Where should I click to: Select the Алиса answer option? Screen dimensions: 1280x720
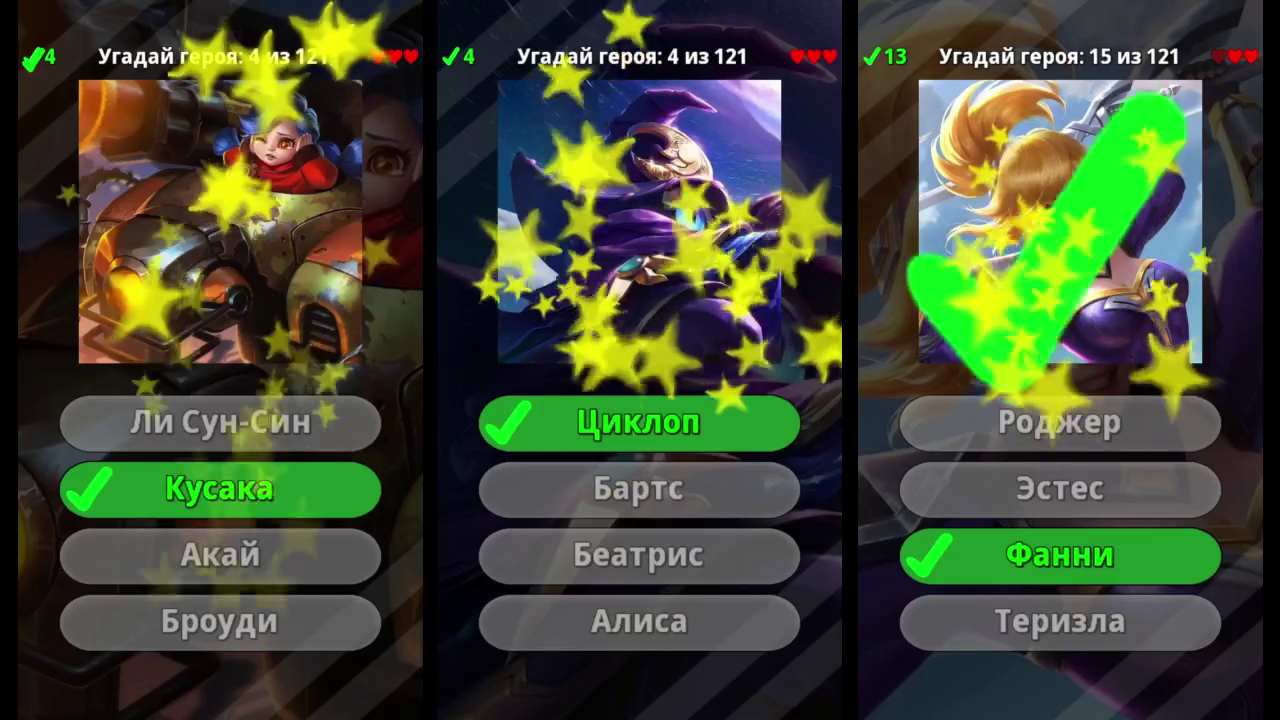tap(639, 621)
